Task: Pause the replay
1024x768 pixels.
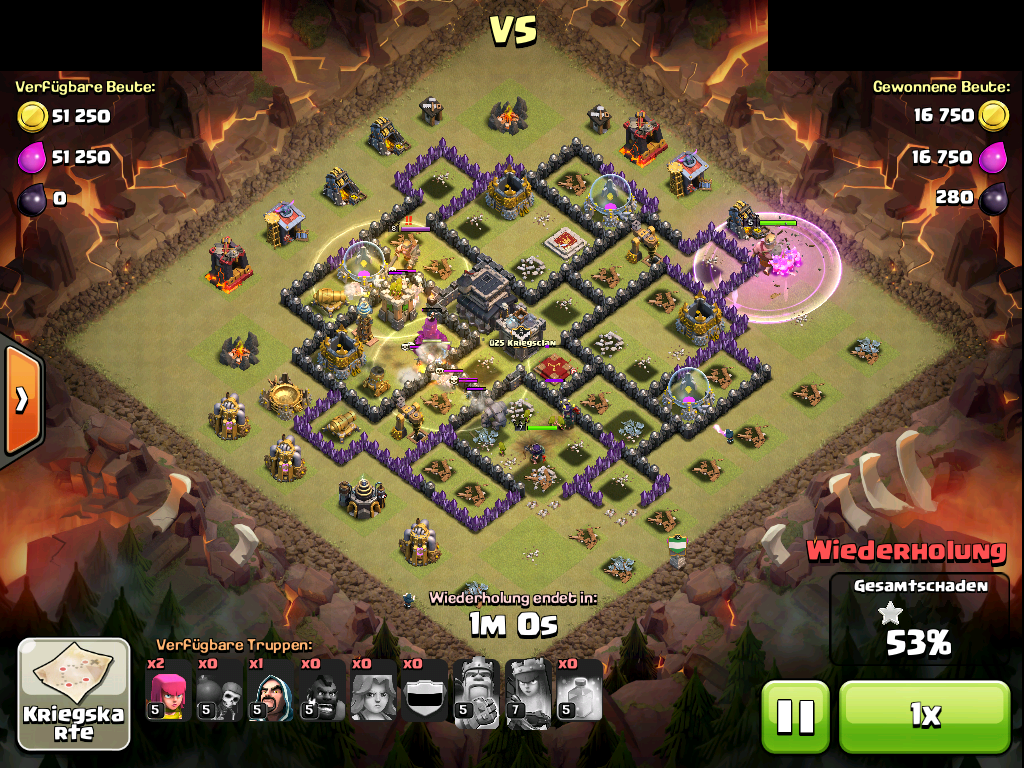Action: pos(796,716)
